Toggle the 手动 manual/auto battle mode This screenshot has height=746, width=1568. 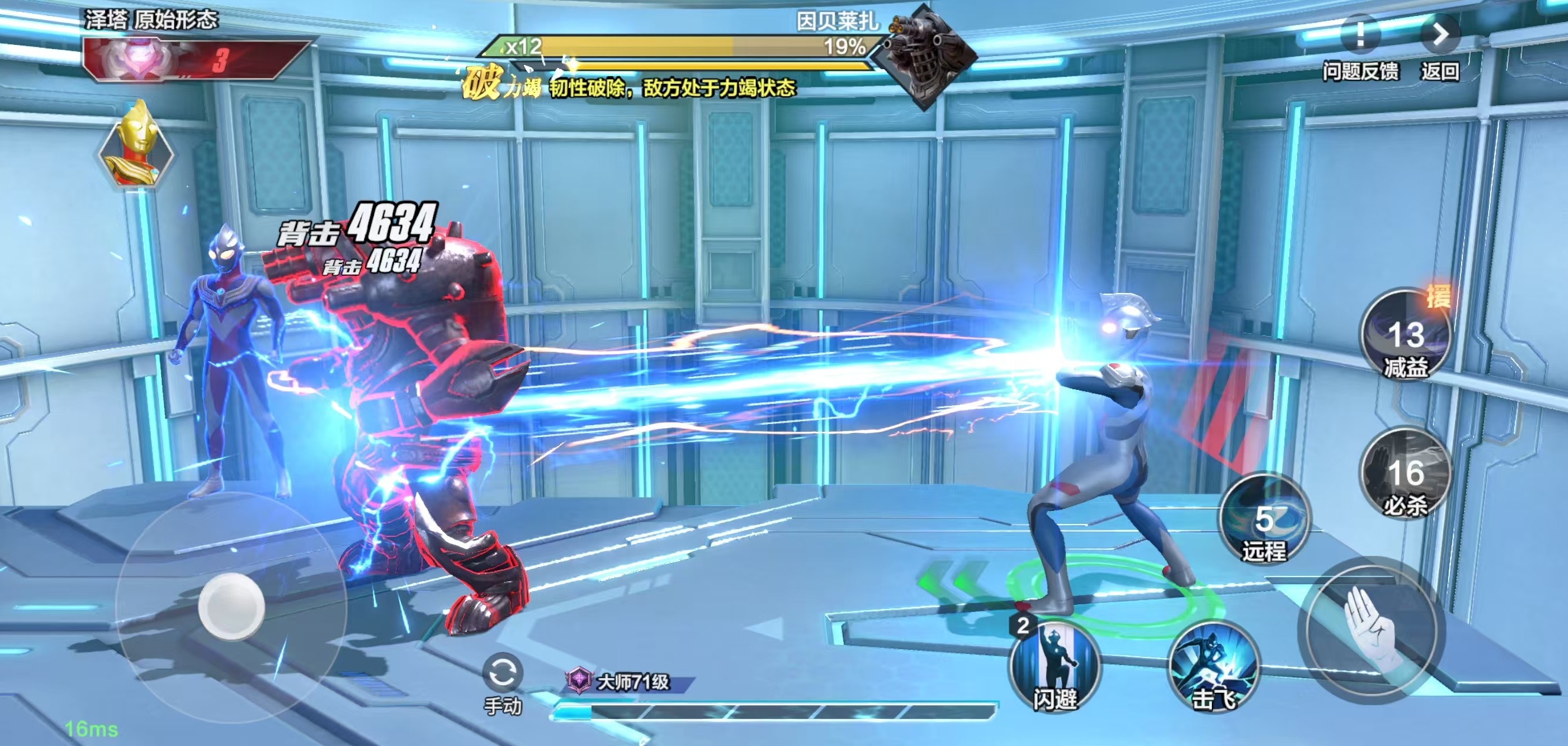[502, 675]
